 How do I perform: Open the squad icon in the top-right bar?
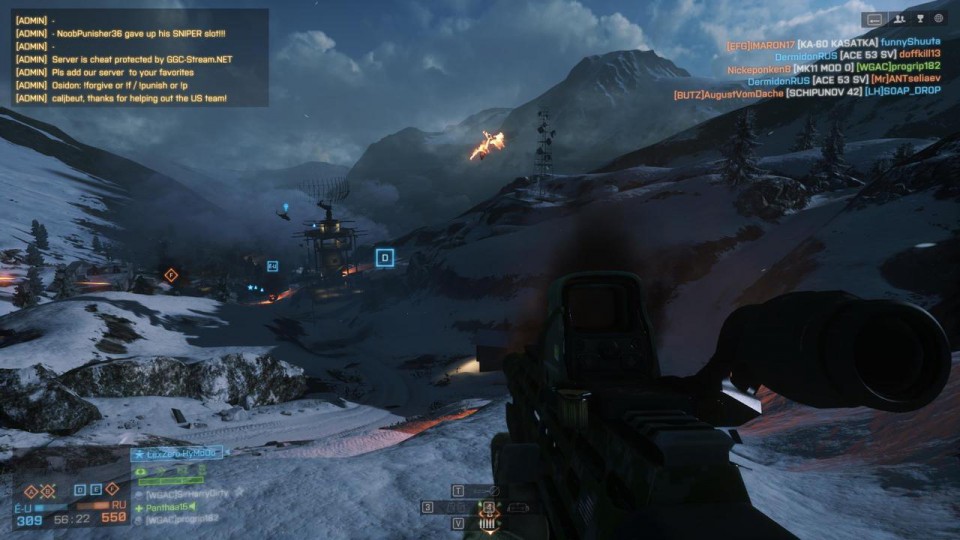(898, 18)
